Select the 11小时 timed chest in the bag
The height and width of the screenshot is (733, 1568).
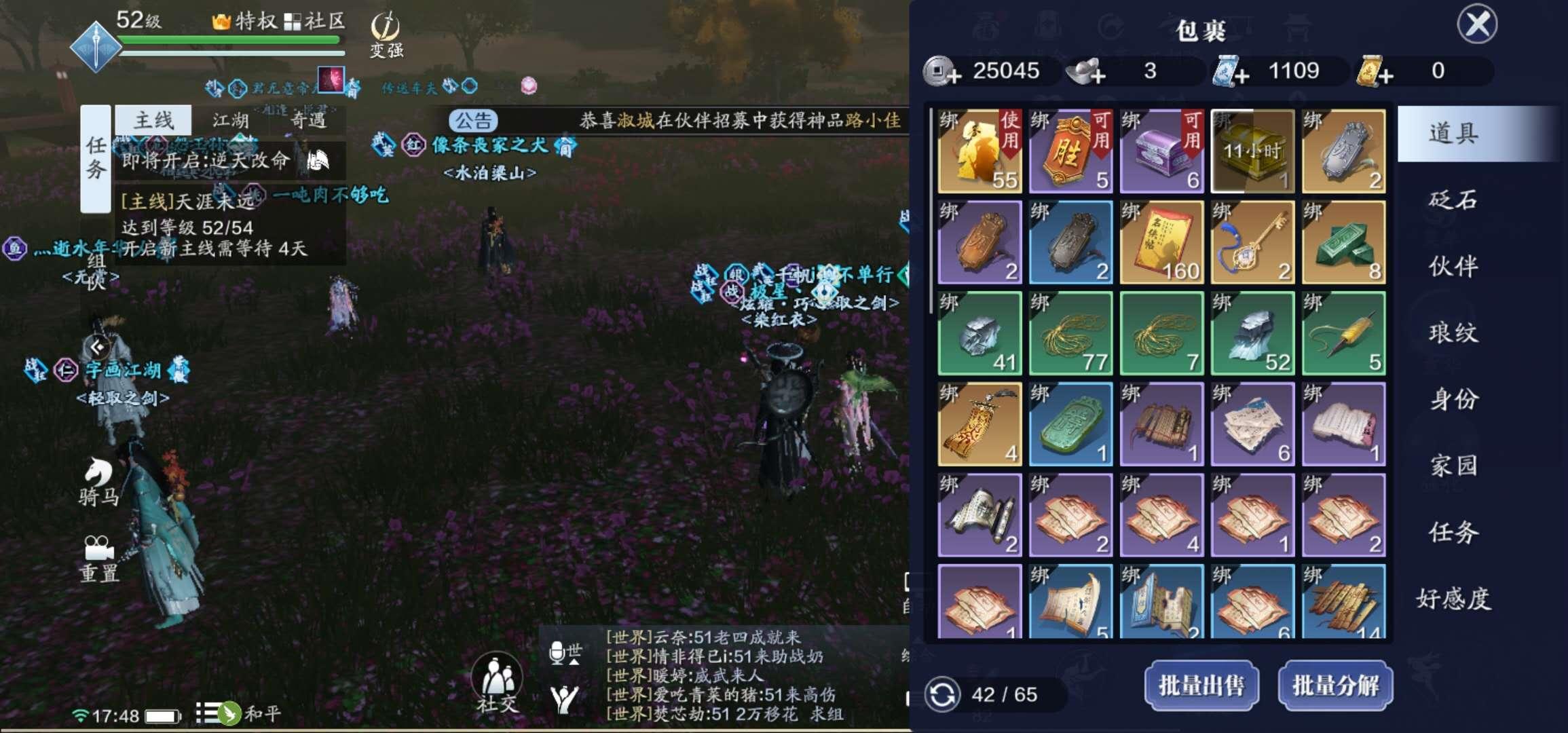[1252, 151]
